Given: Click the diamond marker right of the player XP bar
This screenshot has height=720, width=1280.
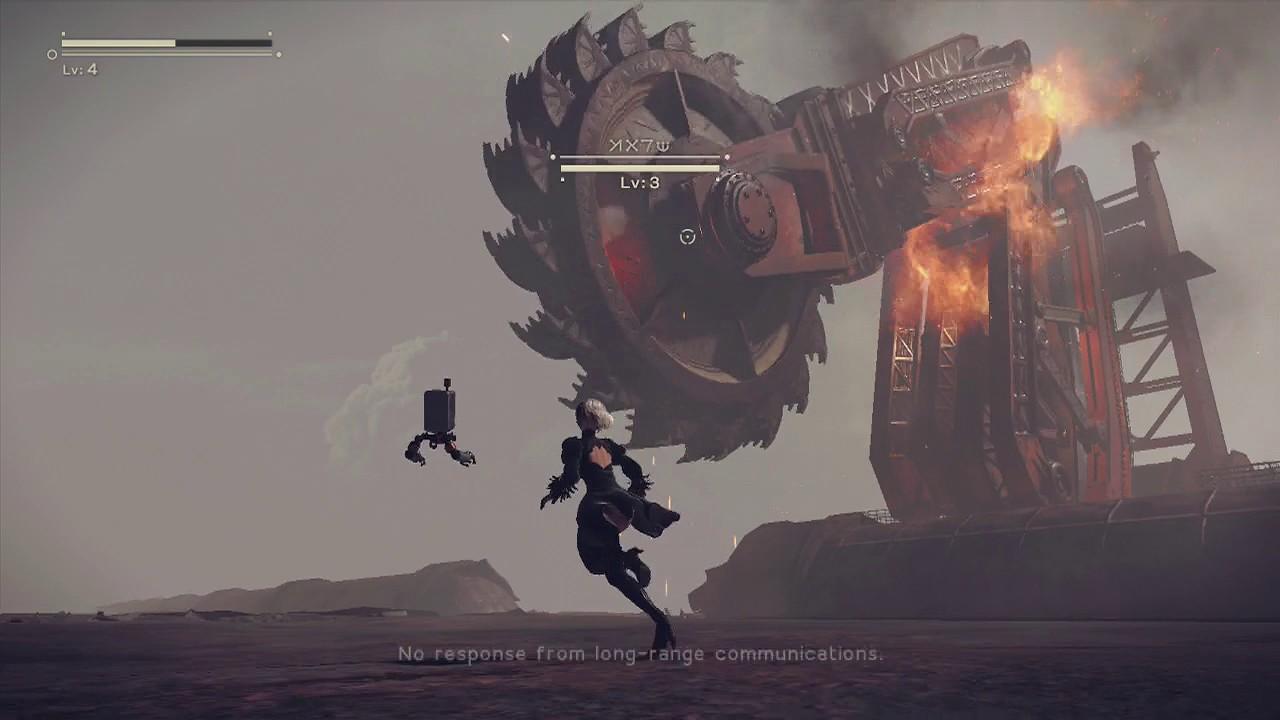Looking at the screenshot, I should (x=277, y=55).
